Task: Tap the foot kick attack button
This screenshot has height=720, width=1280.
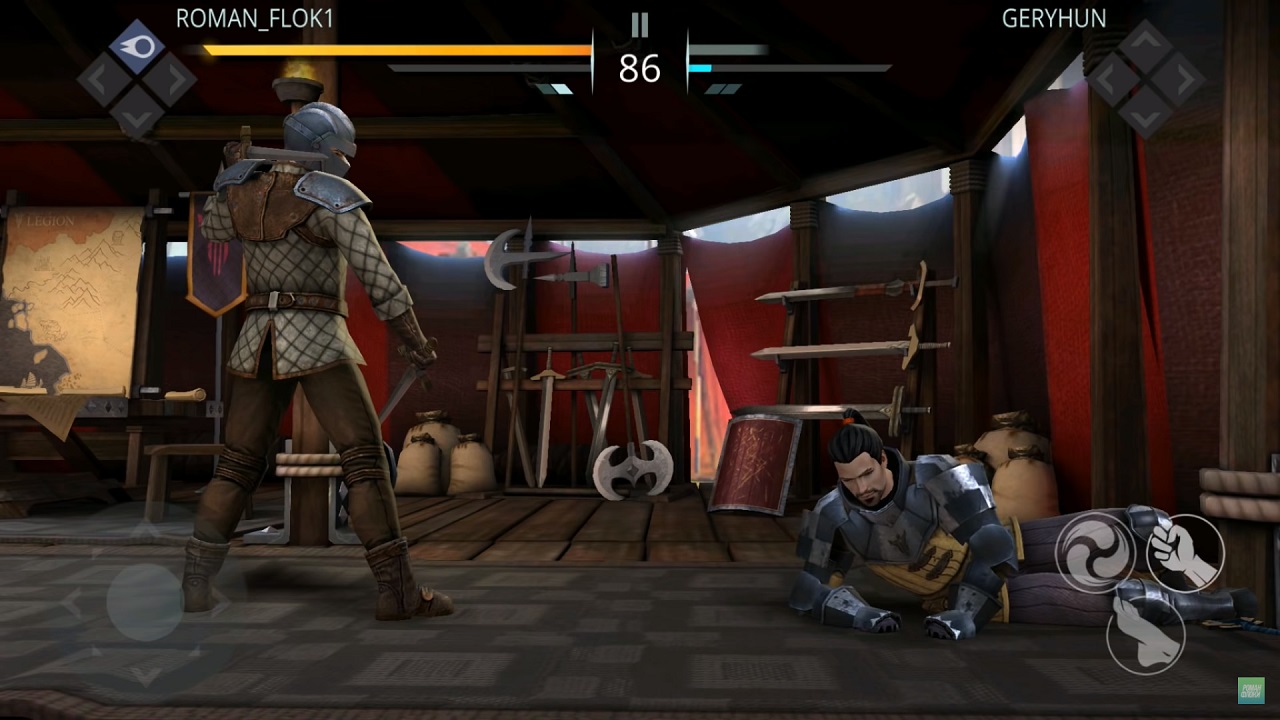Action: pos(1146,633)
